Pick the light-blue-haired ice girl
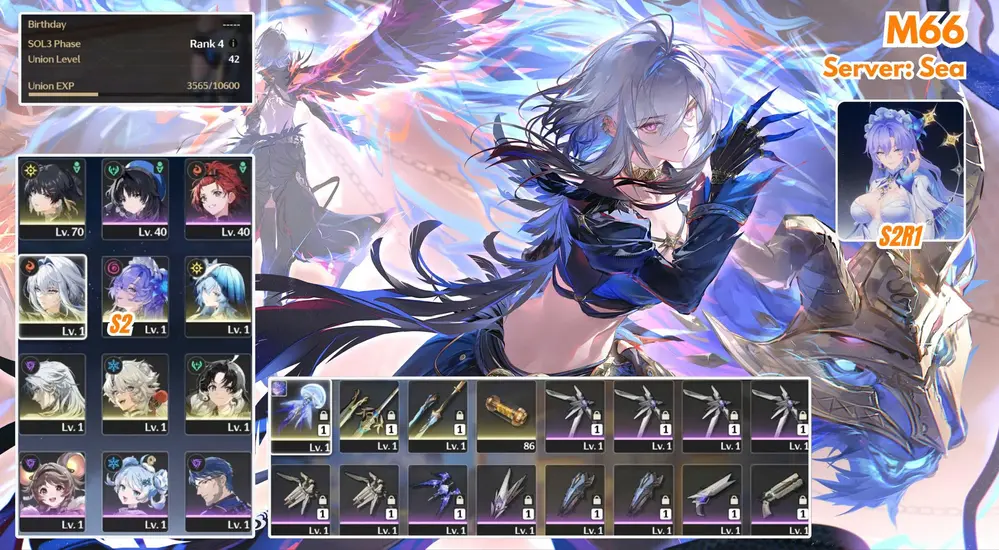Viewport: 999px width, 550px height. (135, 491)
